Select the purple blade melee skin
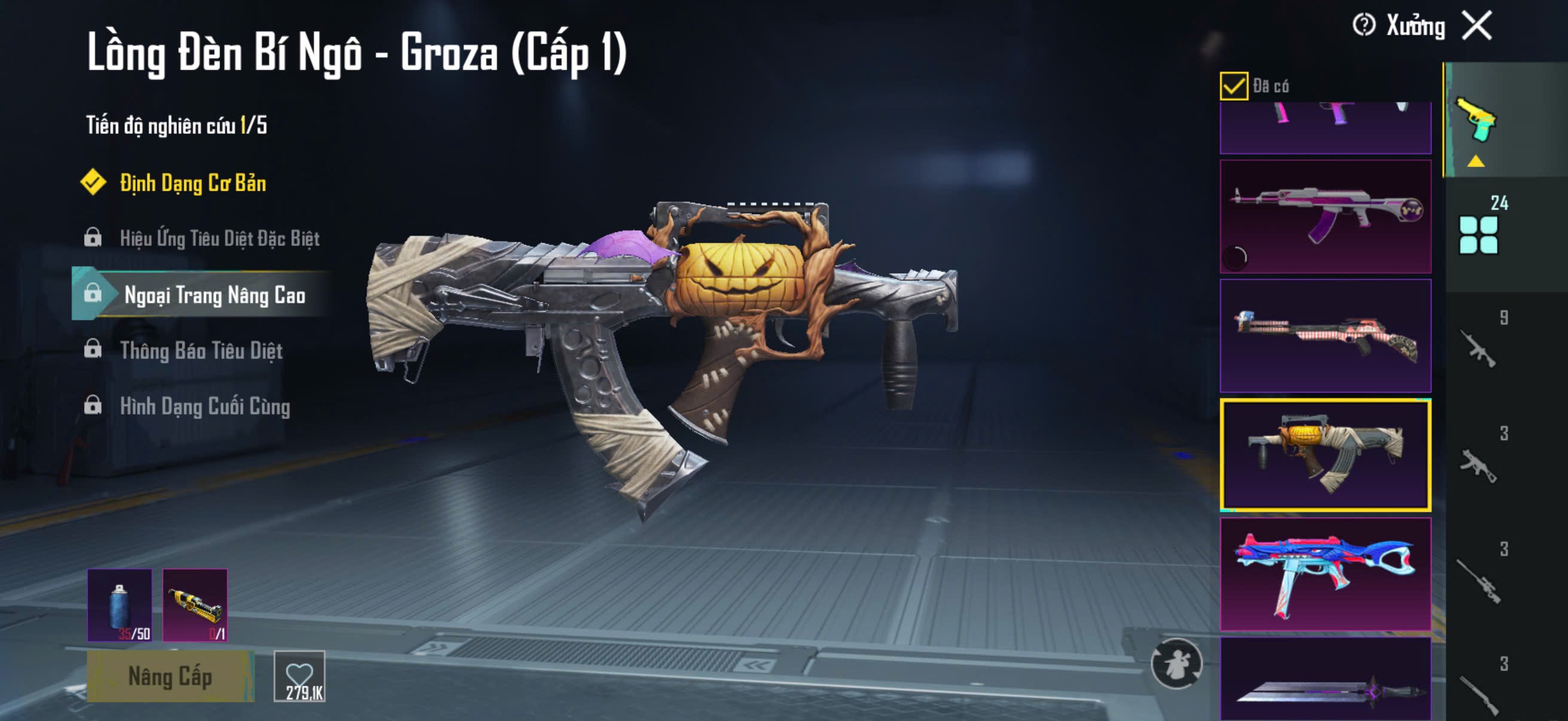This screenshot has height=721, width=1568. 1325,682
